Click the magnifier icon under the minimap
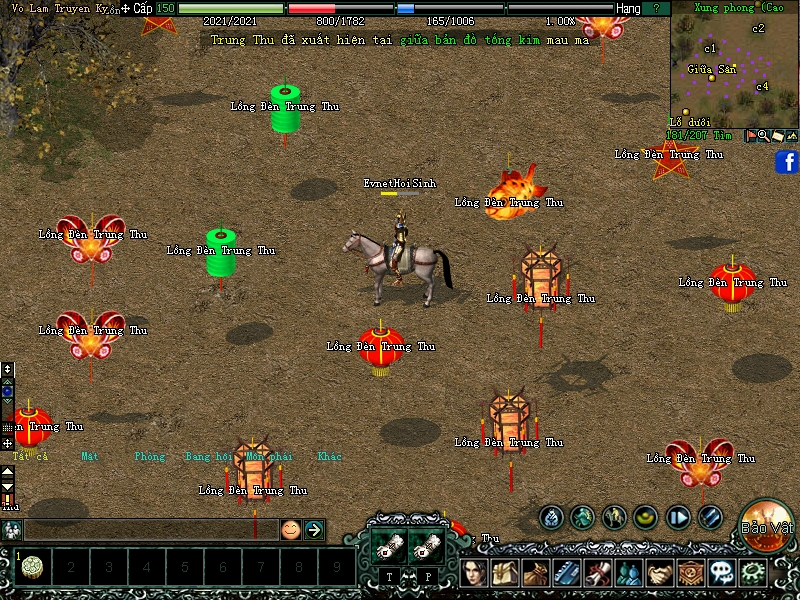This screenshot has width=800, height=600. pyautogui.click(x=763, y=135)
